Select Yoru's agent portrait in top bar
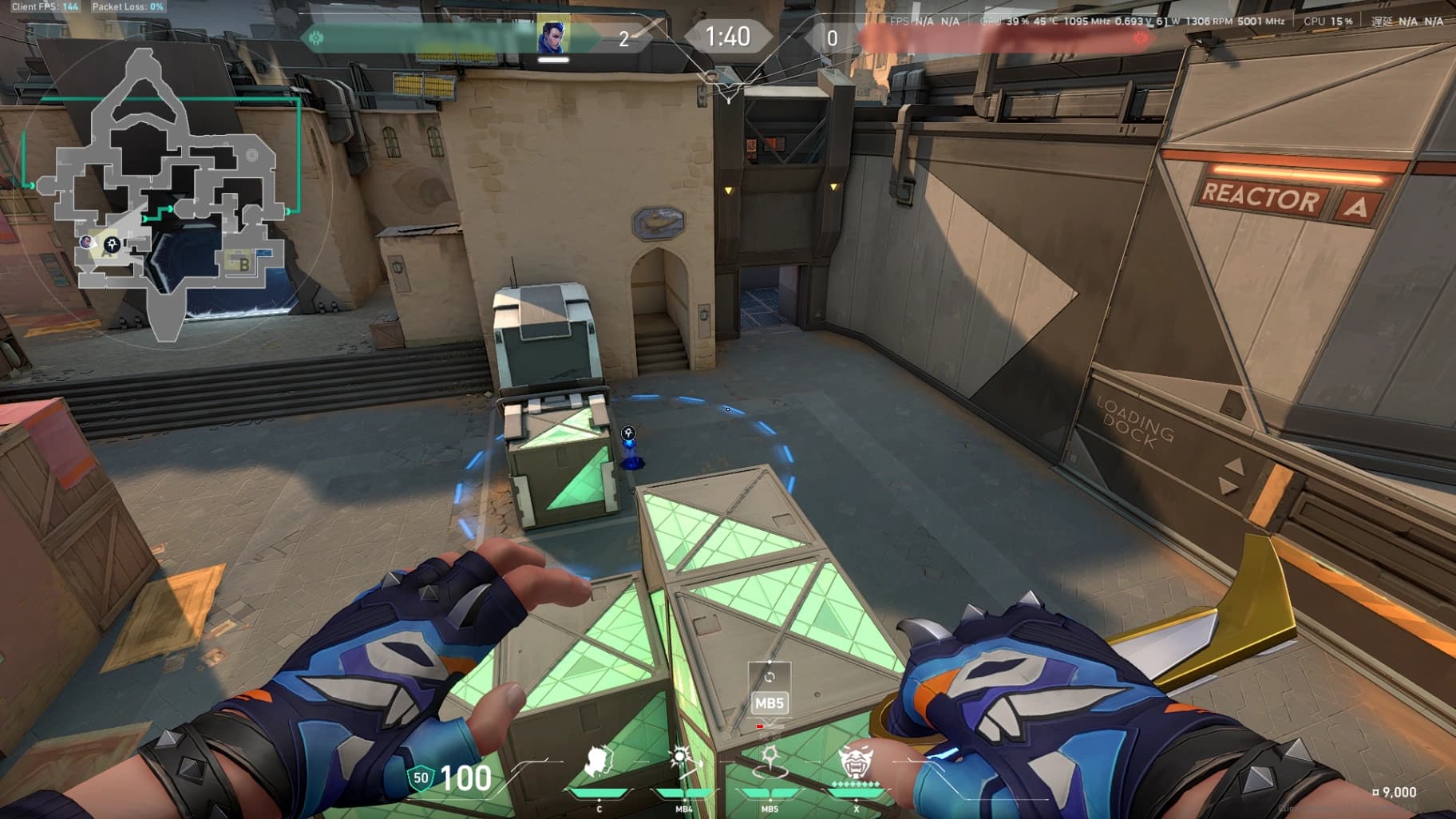Viewport: 1456px width, 819px height. (x=552, y=37)
